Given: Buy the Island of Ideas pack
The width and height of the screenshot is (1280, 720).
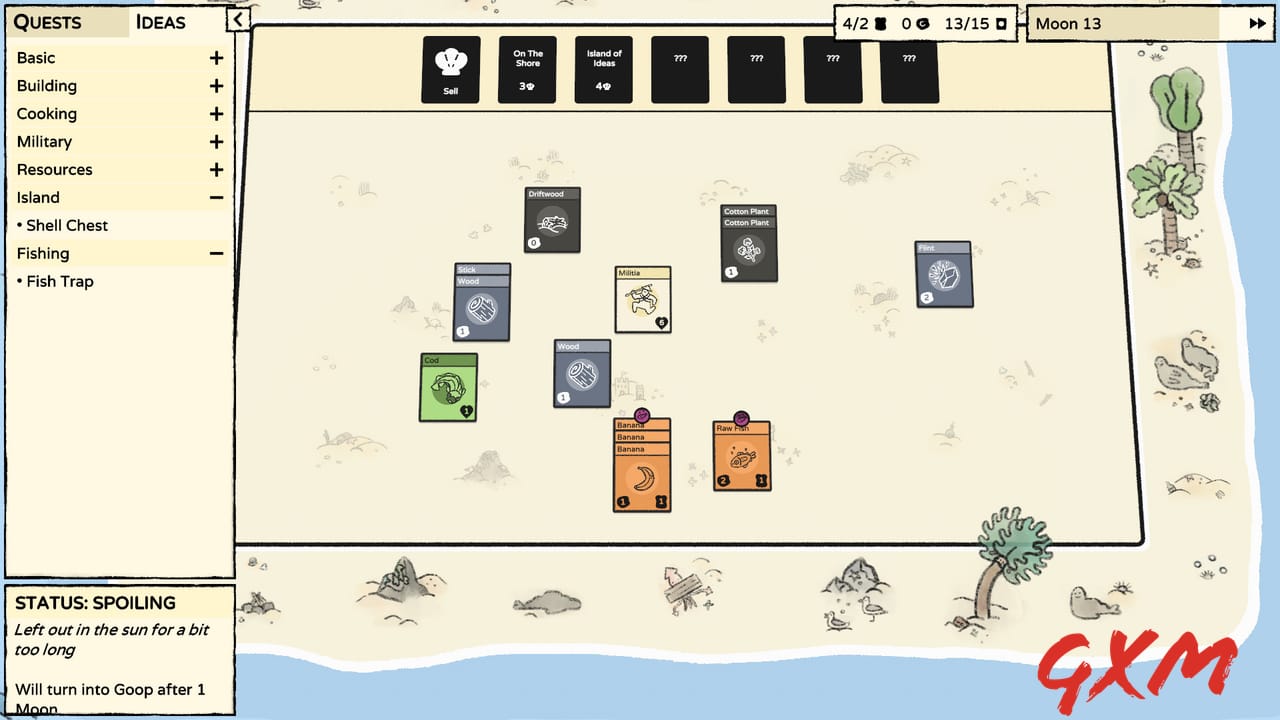Looking at the screenshot, I should click(x=603, y=70).
